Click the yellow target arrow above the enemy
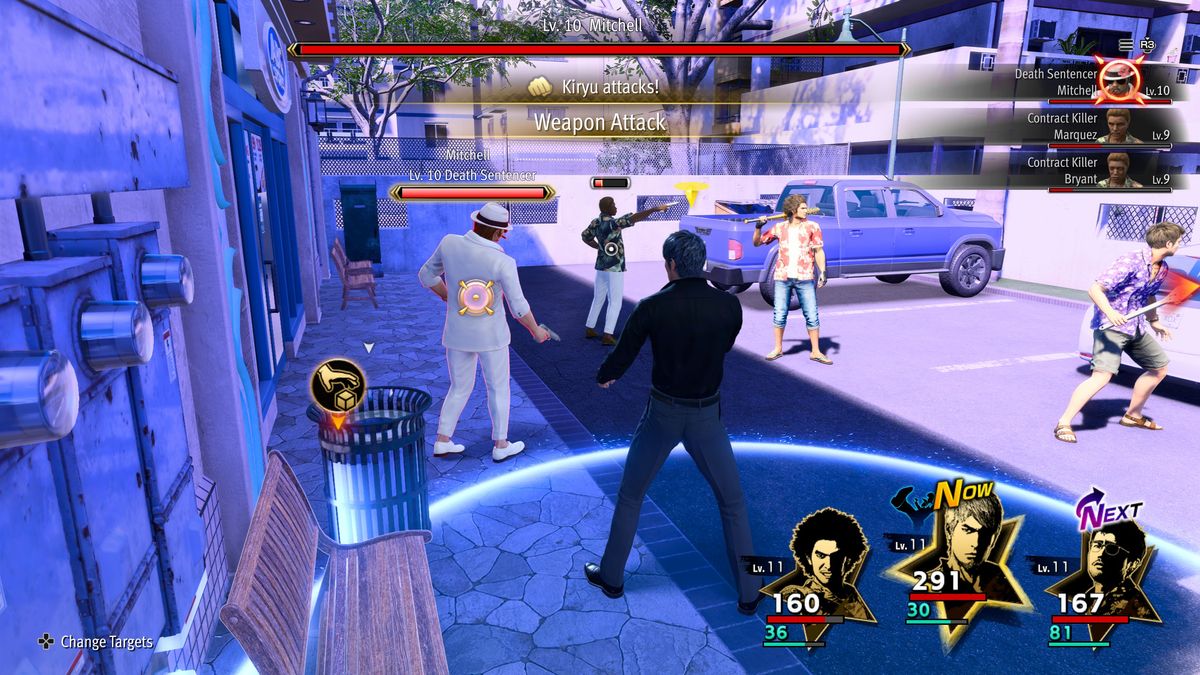The image size is (1200, 675). (x=686, y=192)
